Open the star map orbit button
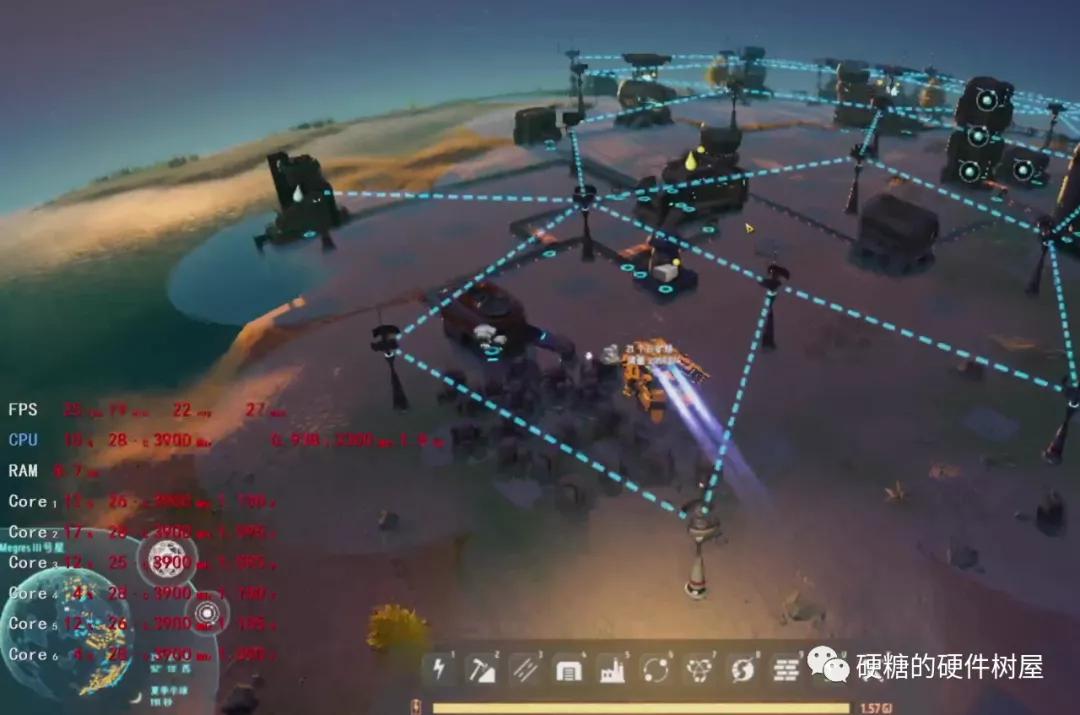1080x715 pixels. tap(206, 613)
